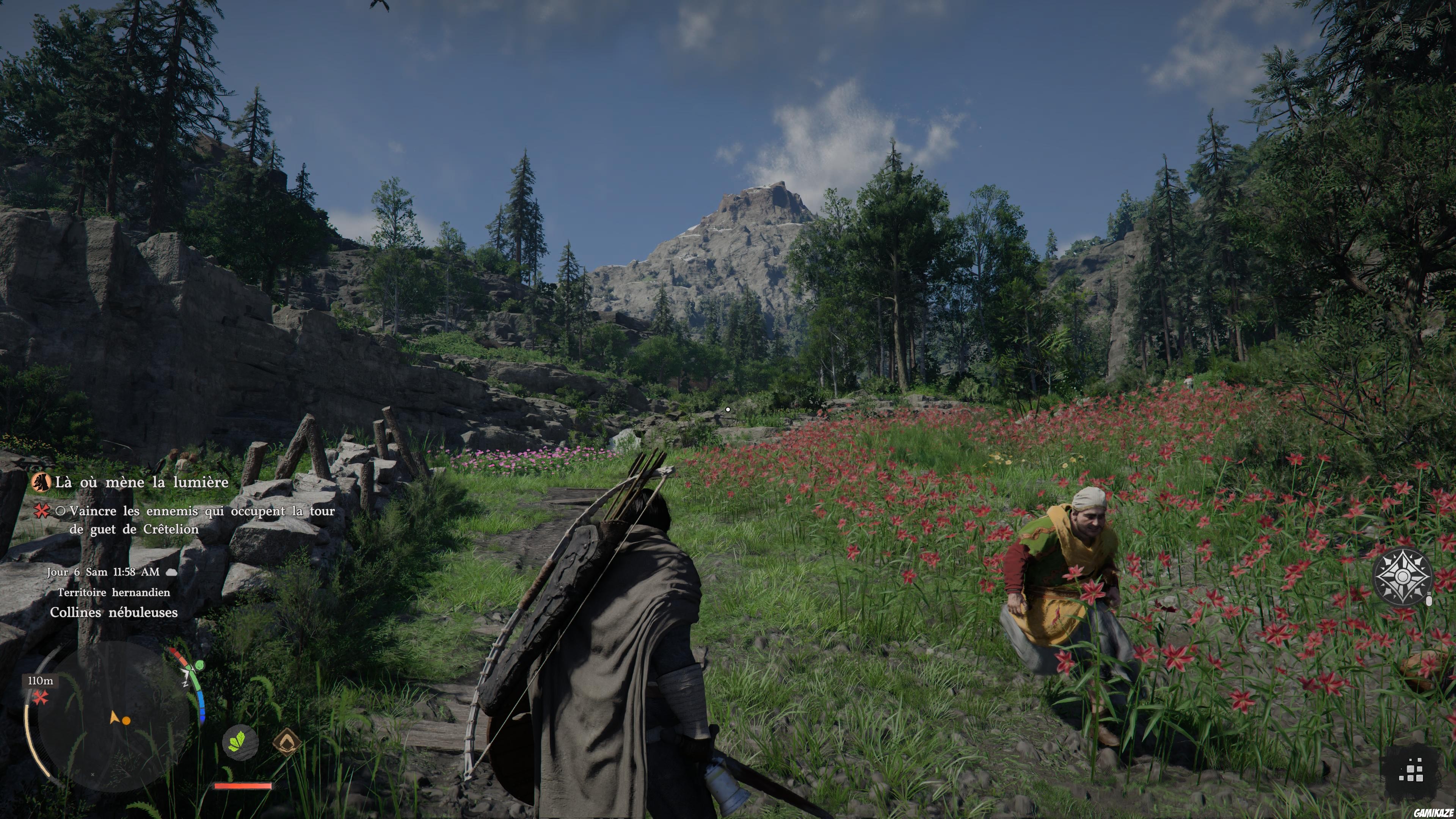Screen dimensions: 1456x819
Task: Select the Crêtelion watchtower objective text
Action: 202,520
